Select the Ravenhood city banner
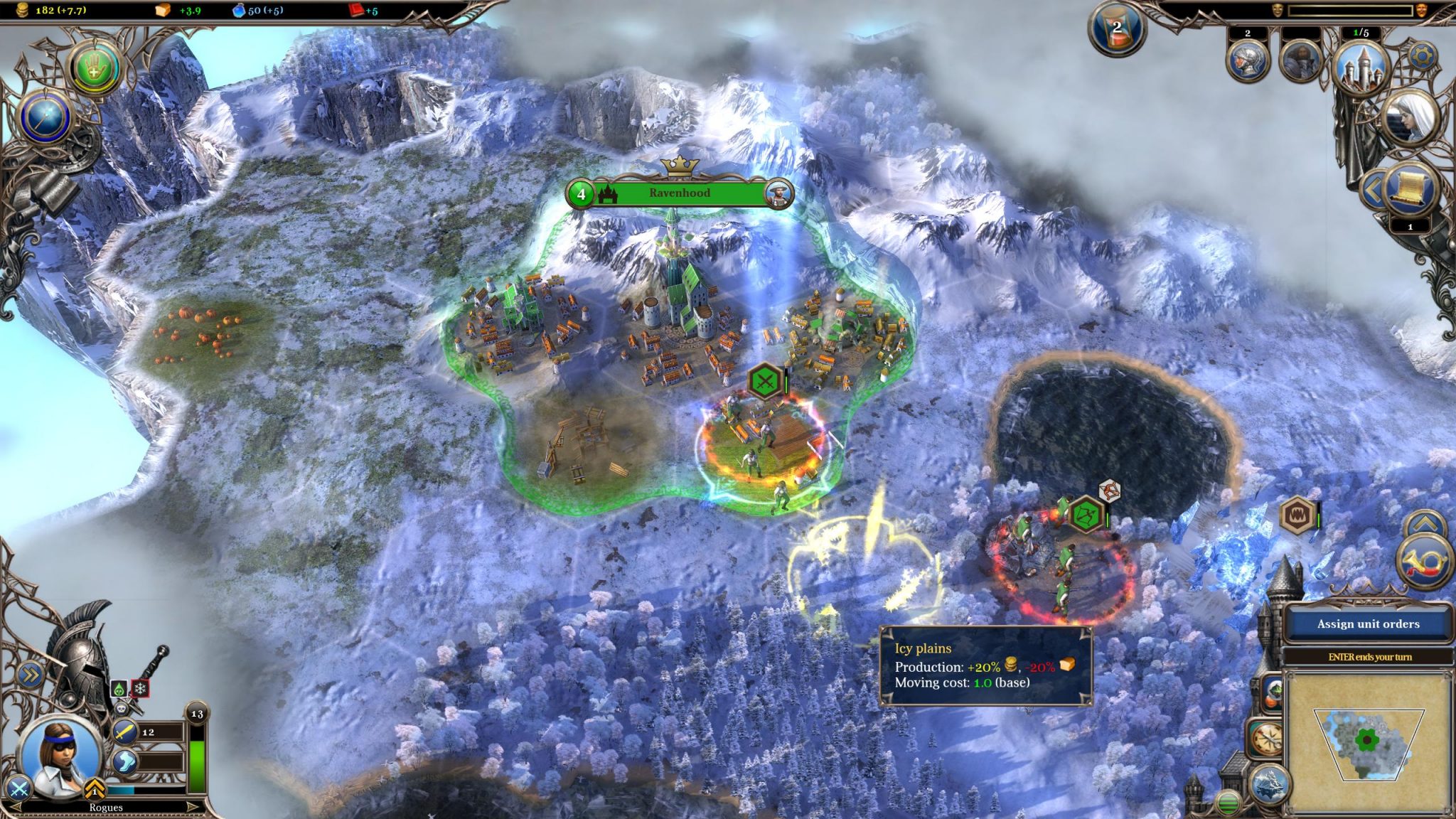Viewport: 1456px width, 819px height. pos(679,193)
